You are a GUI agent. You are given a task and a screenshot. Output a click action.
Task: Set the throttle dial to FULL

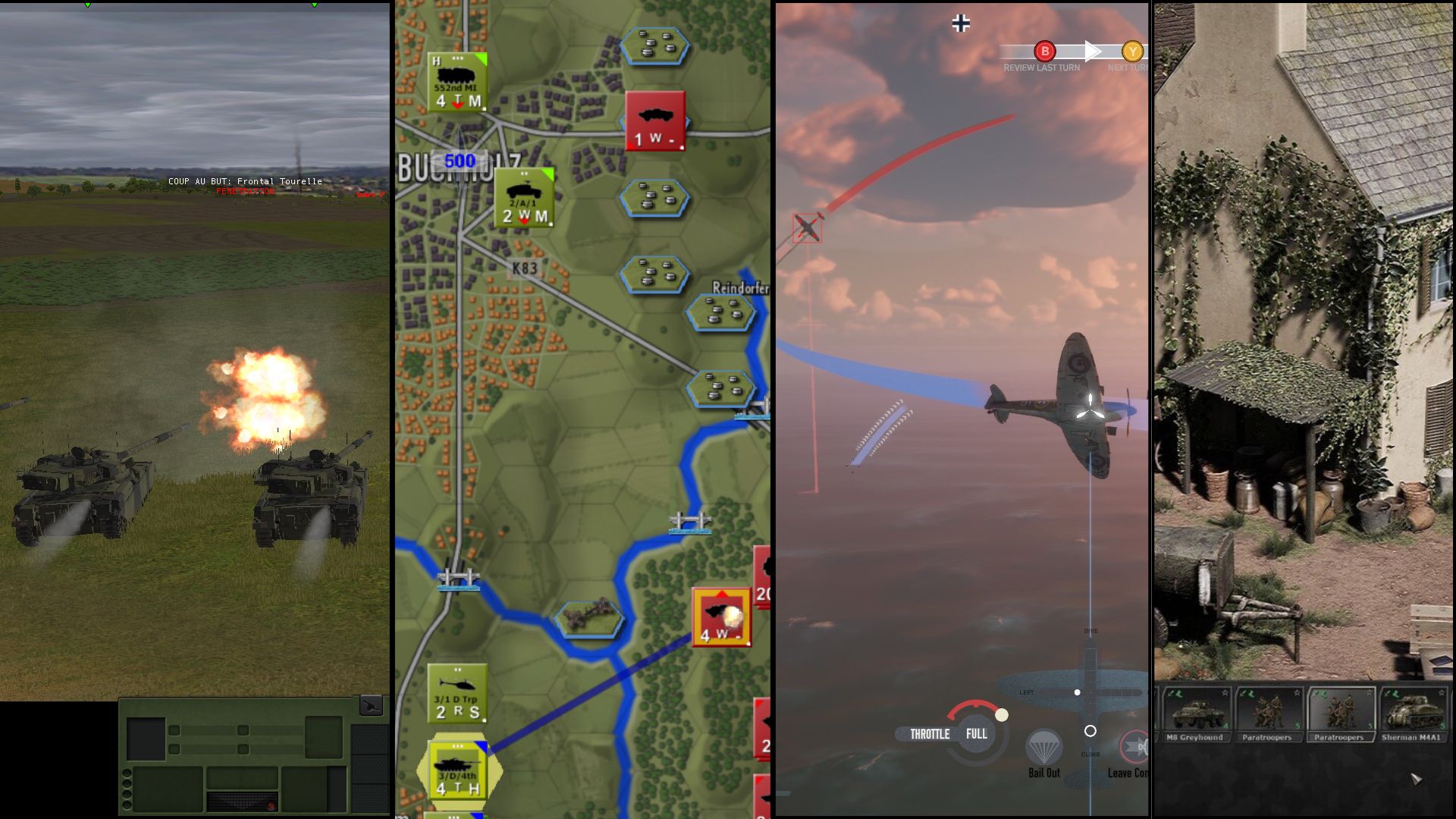point(977,733)
